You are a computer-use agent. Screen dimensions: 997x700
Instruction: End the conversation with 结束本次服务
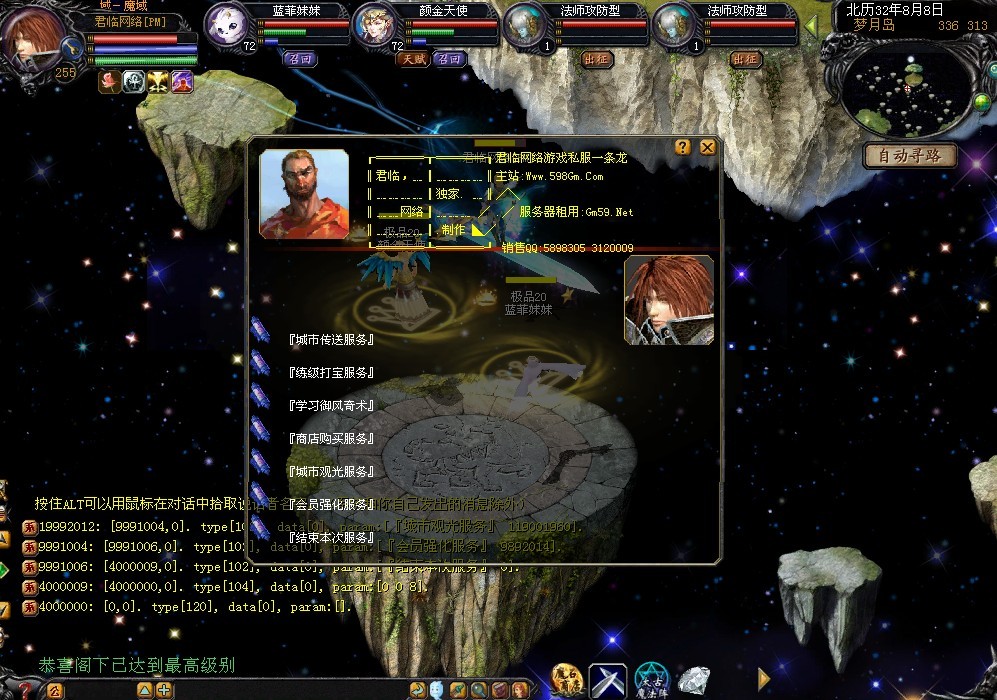pos(330,538)
